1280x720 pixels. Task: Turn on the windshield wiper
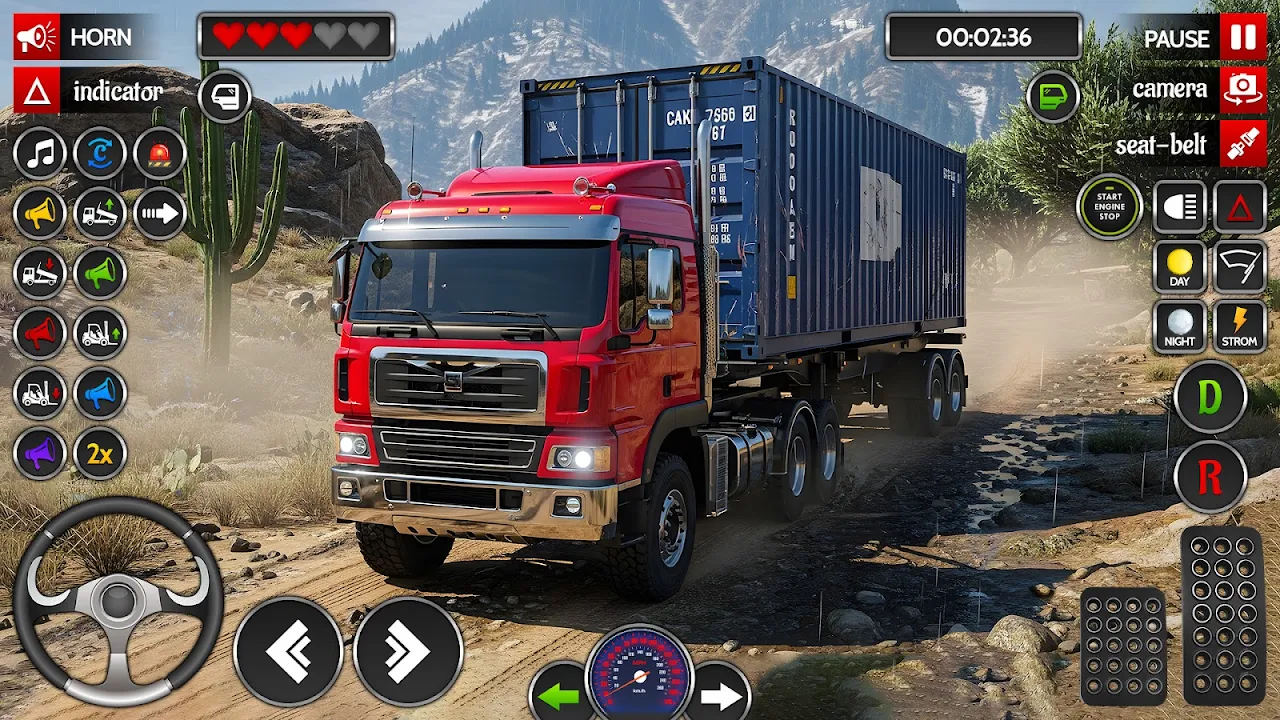tap(1240, 267)
